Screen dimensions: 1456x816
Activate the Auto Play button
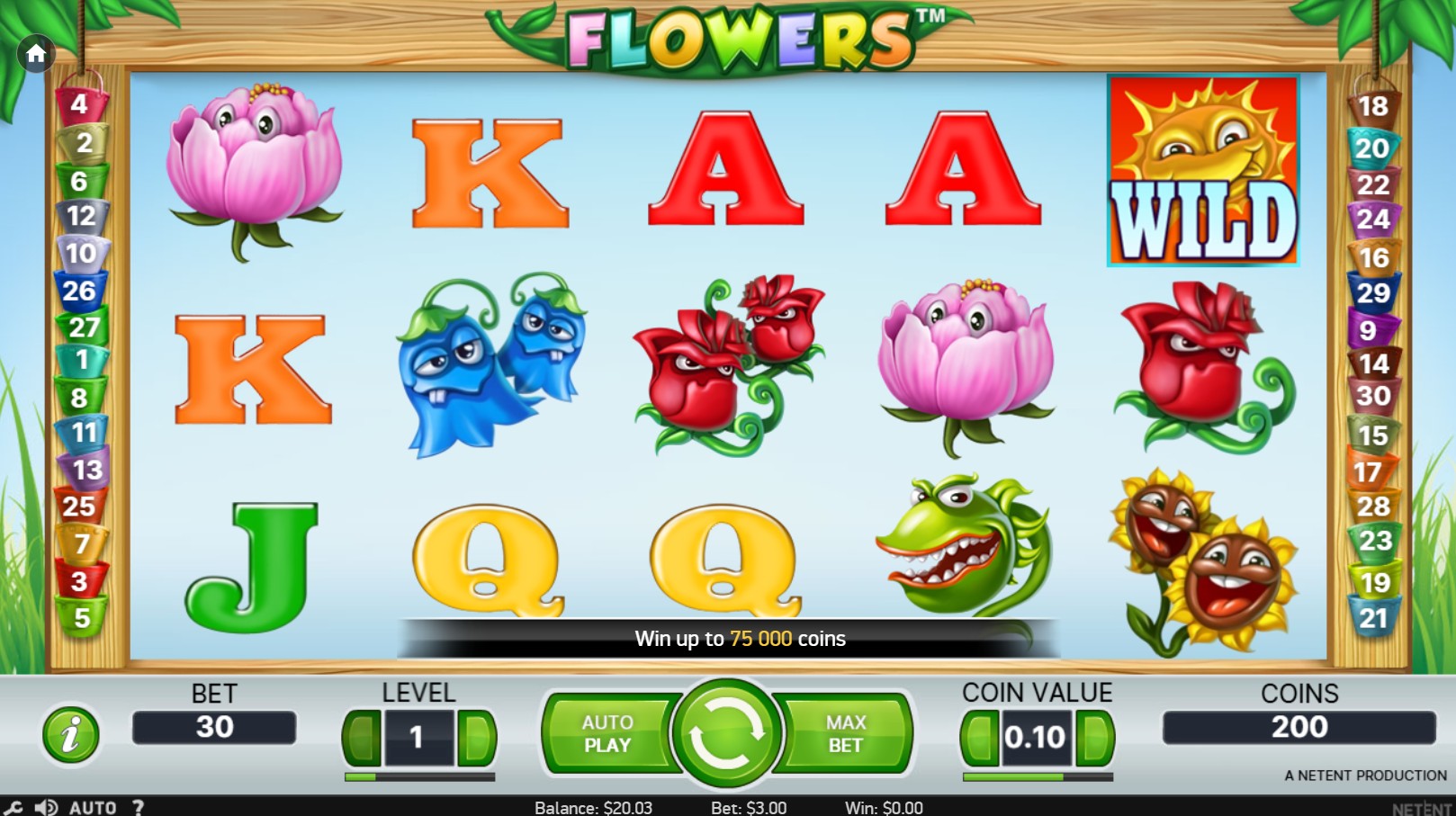[x=608, y=732]
